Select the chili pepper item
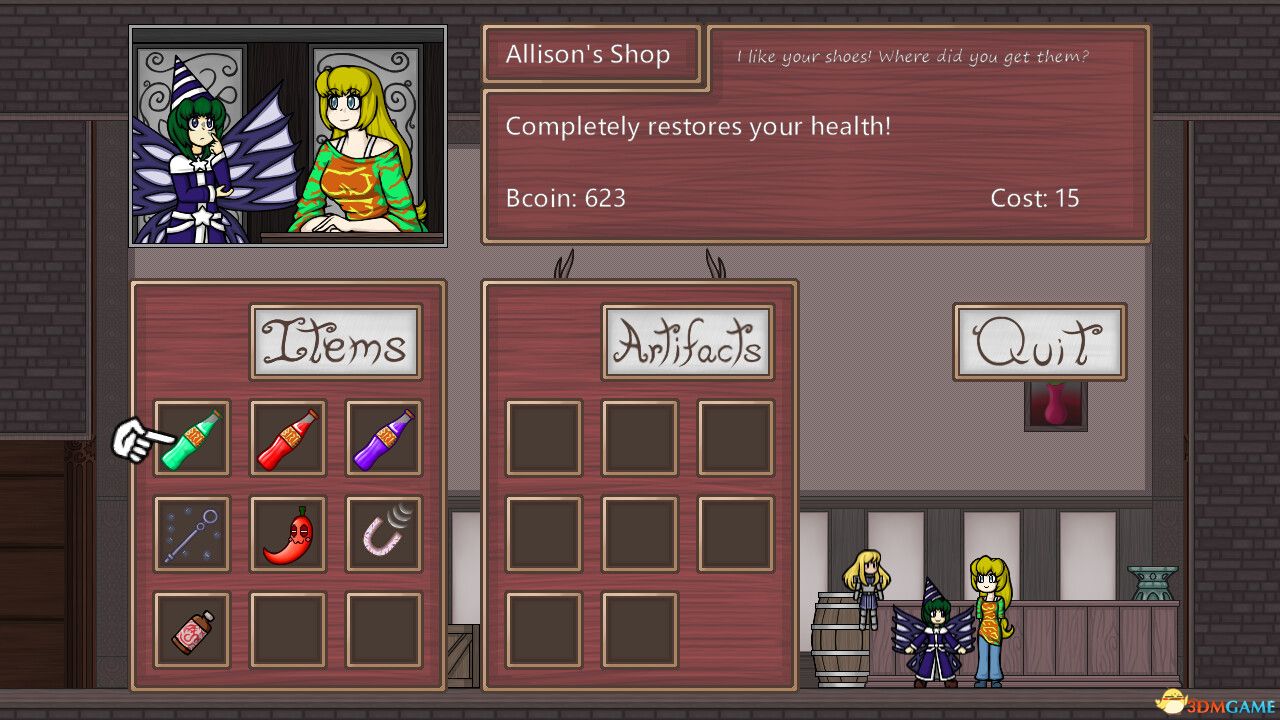 [288, 533]
